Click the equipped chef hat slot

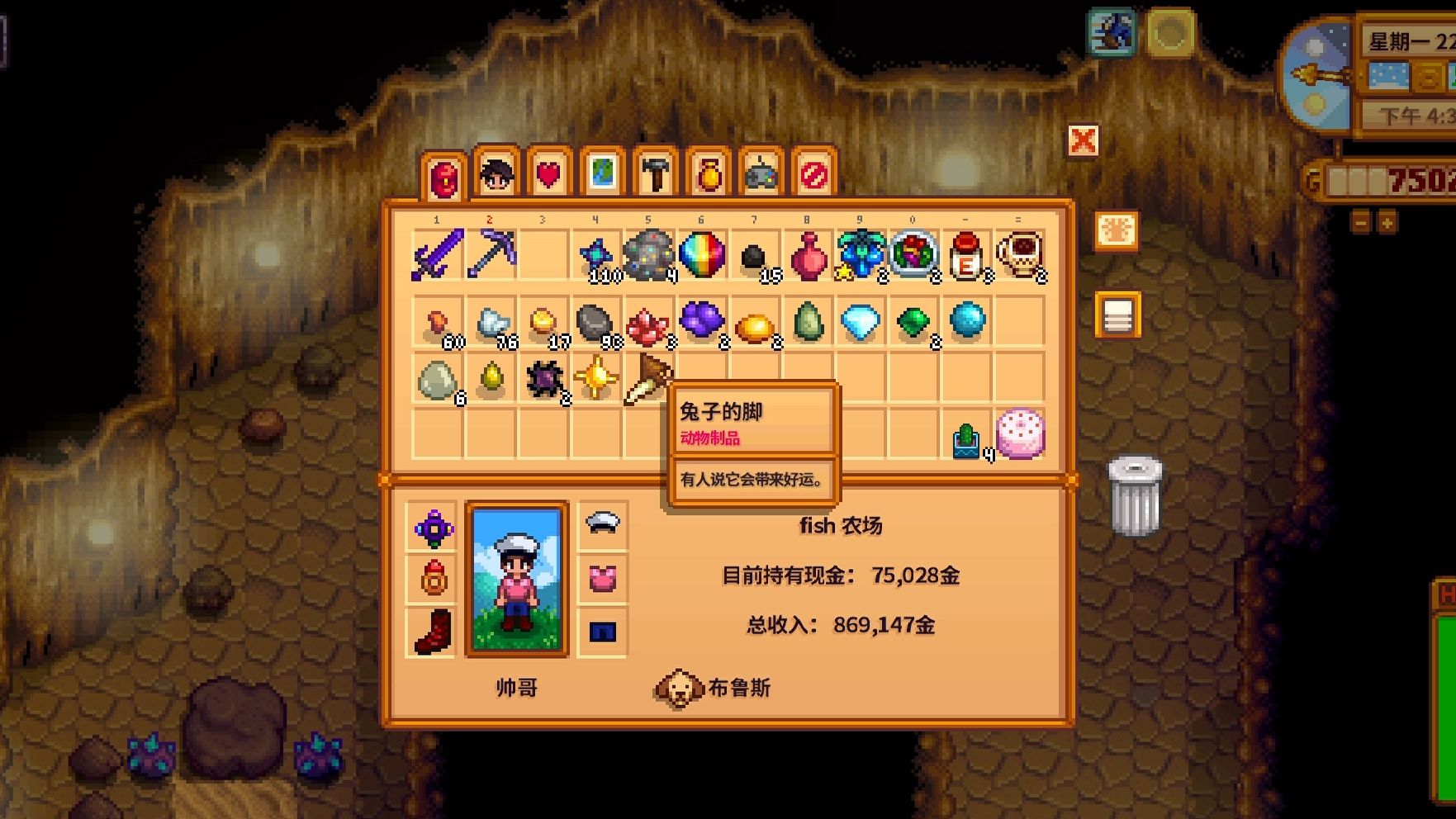602,523
